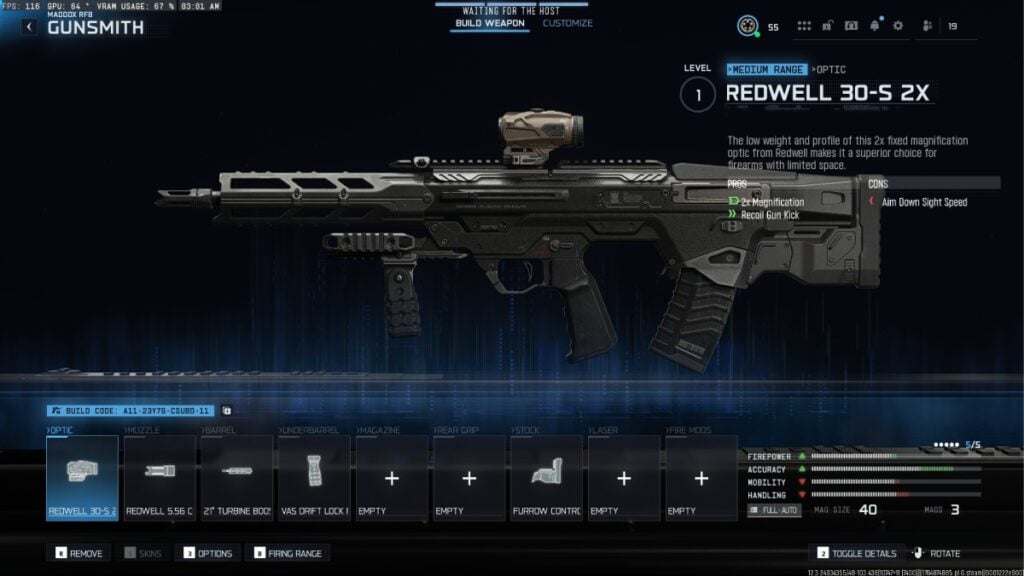Enter the Firing Range
The height and width of the screenshot is (576, 1024).
[288, 553]
